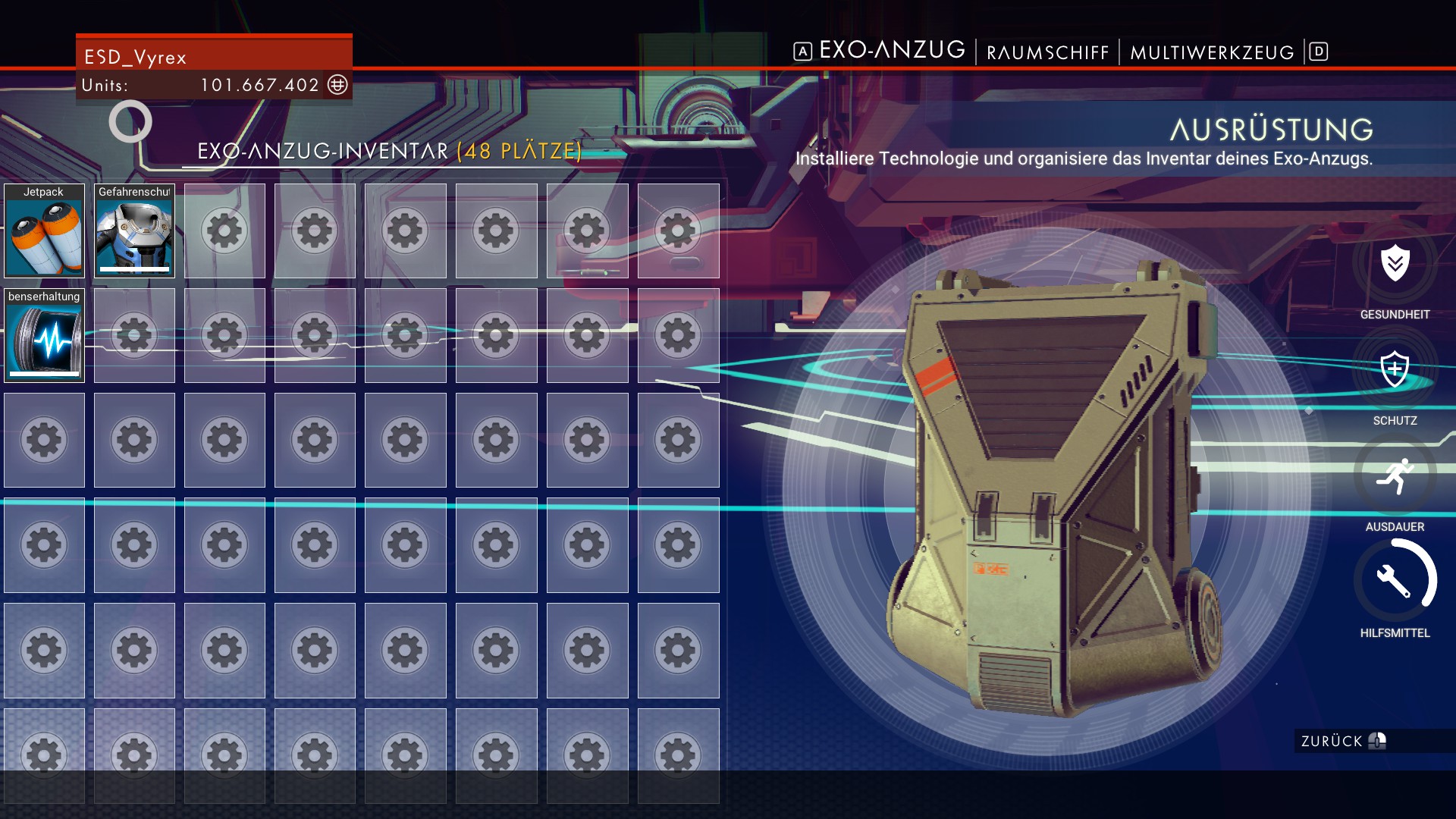
Task: Select the Jetpack technology icon
Action: (43, 230)
